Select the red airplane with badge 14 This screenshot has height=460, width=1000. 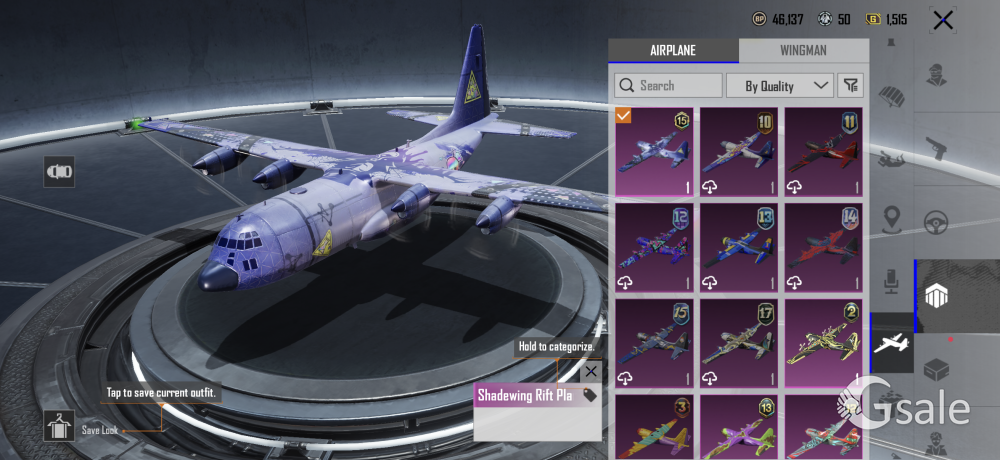[824, 246]
